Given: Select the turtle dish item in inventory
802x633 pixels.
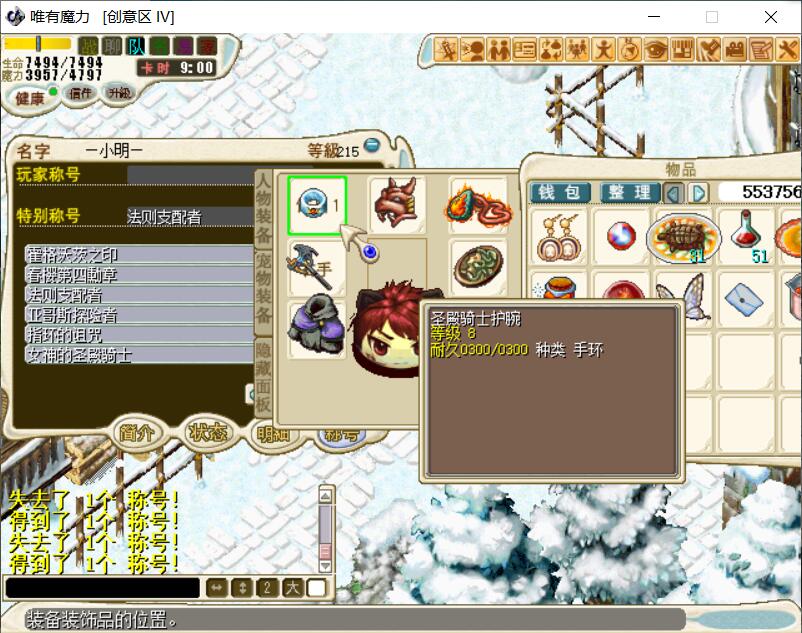Looking at the screenshot, I should click(x=683, y=238).
